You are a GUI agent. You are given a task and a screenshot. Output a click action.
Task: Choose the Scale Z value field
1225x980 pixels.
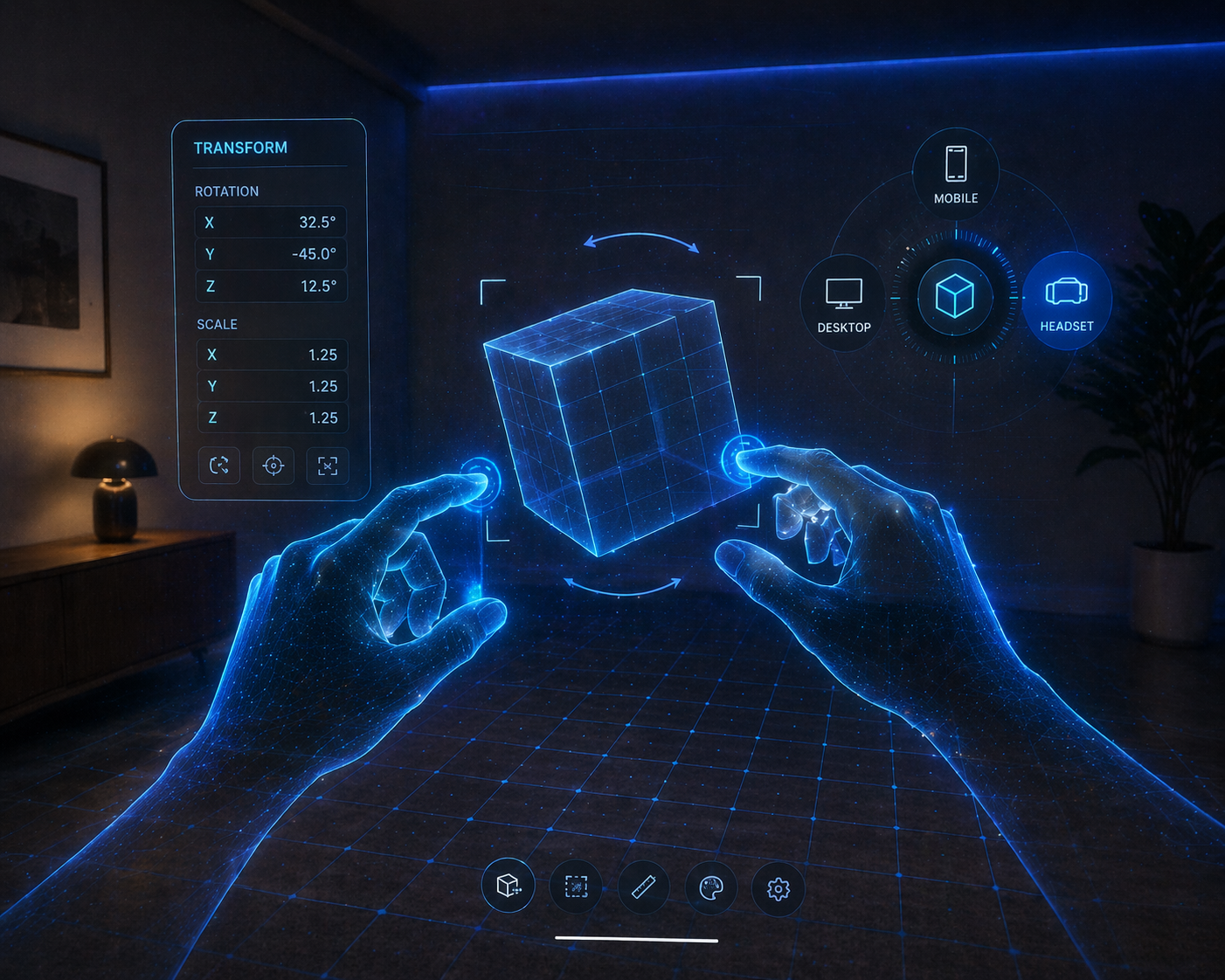click(x=273, y=418)
